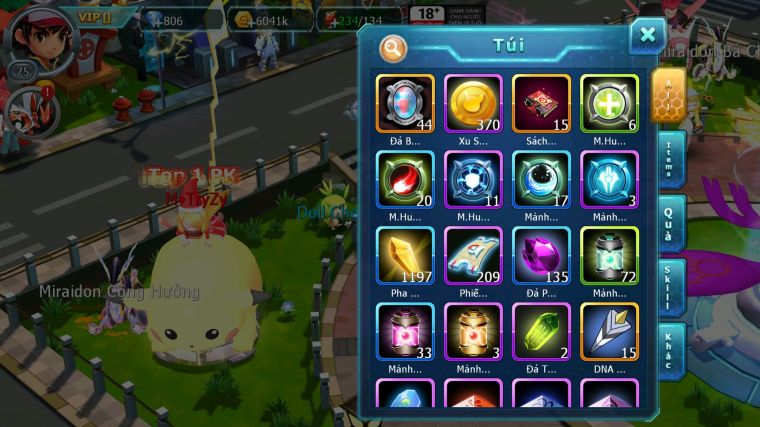Select the green plus medal item
760x427 pixels.
pos(609,104)
